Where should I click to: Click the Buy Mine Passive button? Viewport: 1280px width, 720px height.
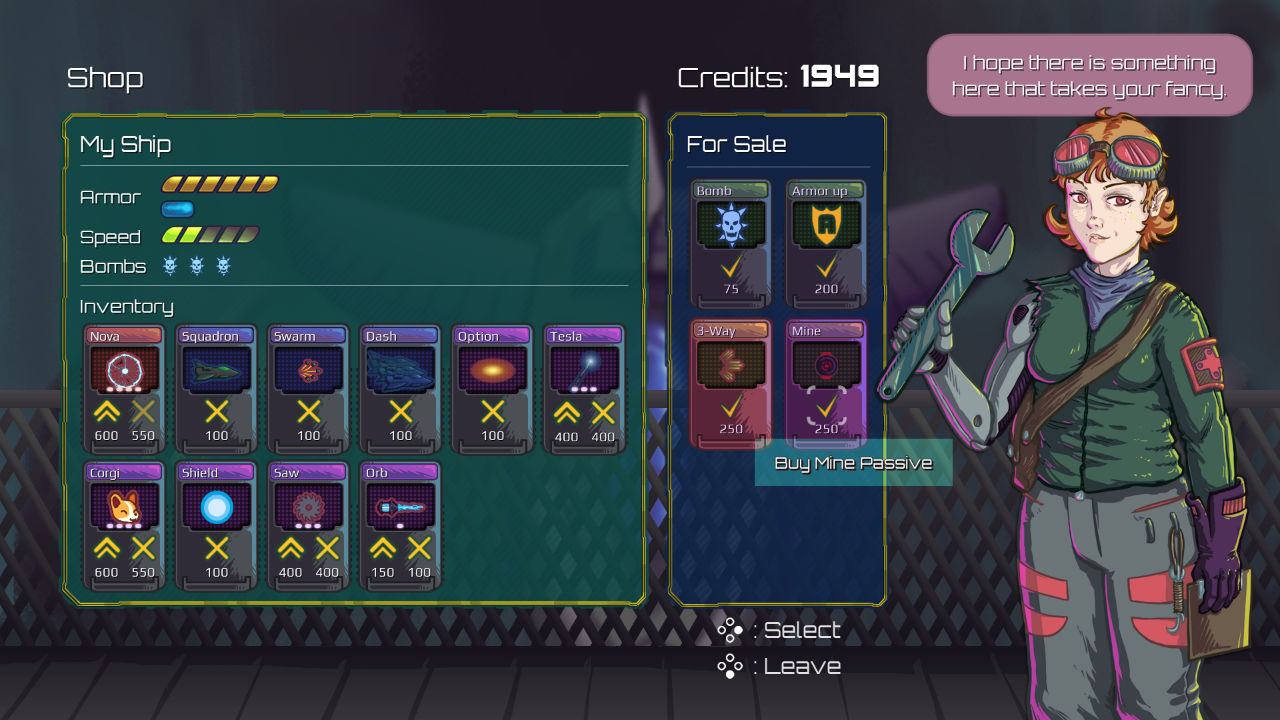pyautogui.click(x=852, y=462)
